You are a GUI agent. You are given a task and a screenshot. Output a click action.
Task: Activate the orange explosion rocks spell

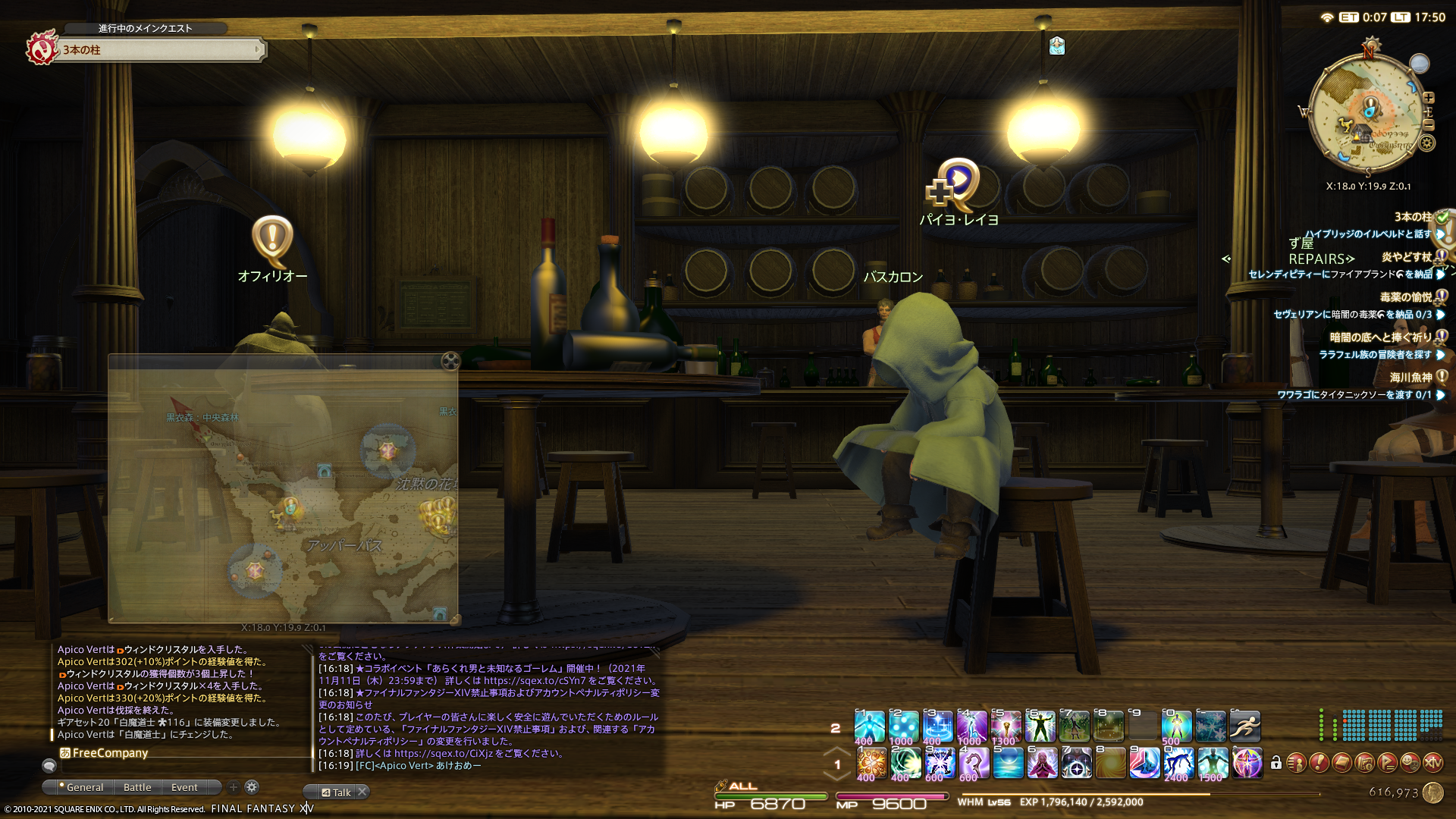point(871,763)
